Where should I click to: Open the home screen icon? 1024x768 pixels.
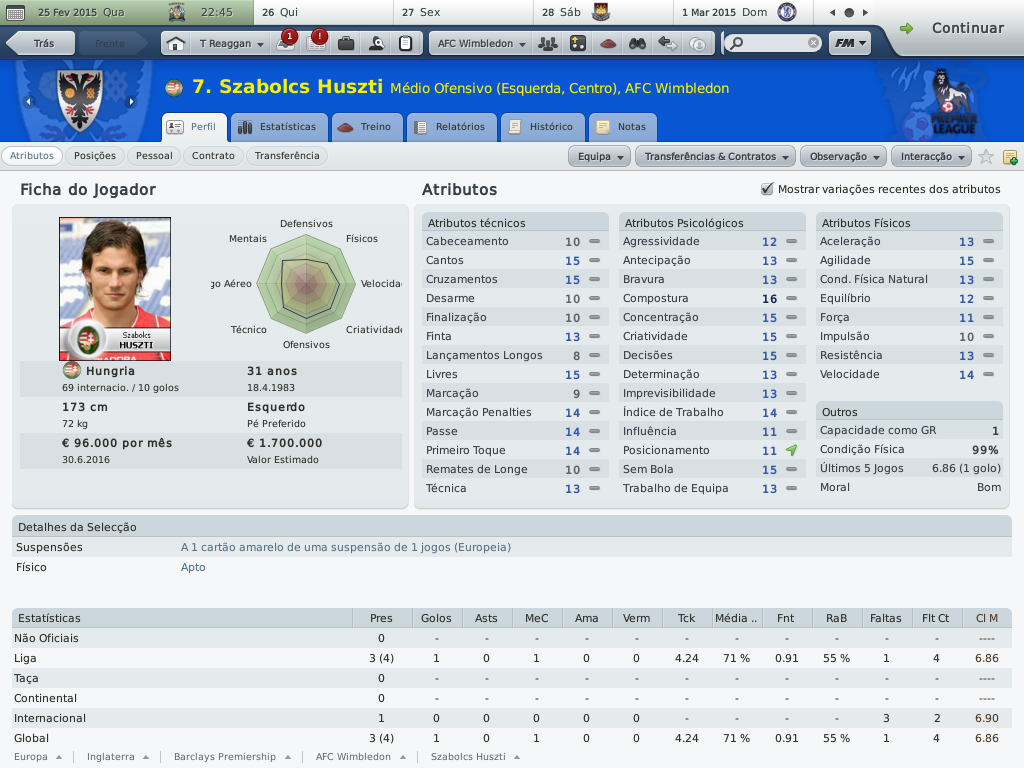(x=175, y=44)
